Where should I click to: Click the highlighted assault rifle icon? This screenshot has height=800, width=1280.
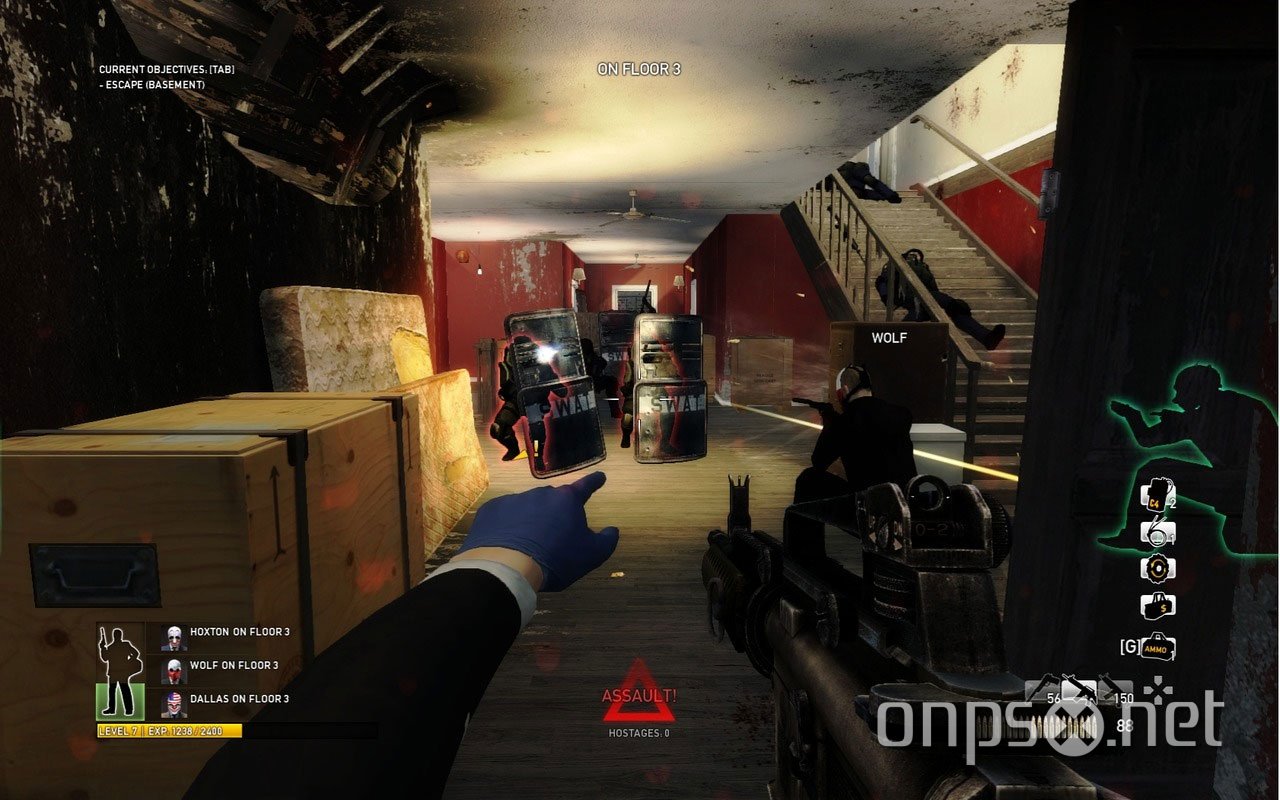1080,690
